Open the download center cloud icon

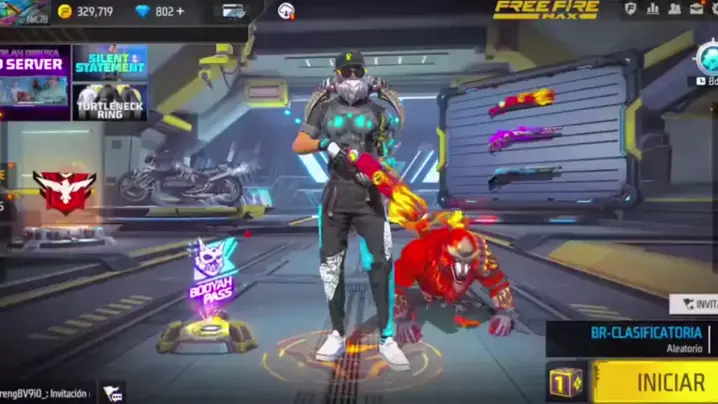[x=286, y=11]
